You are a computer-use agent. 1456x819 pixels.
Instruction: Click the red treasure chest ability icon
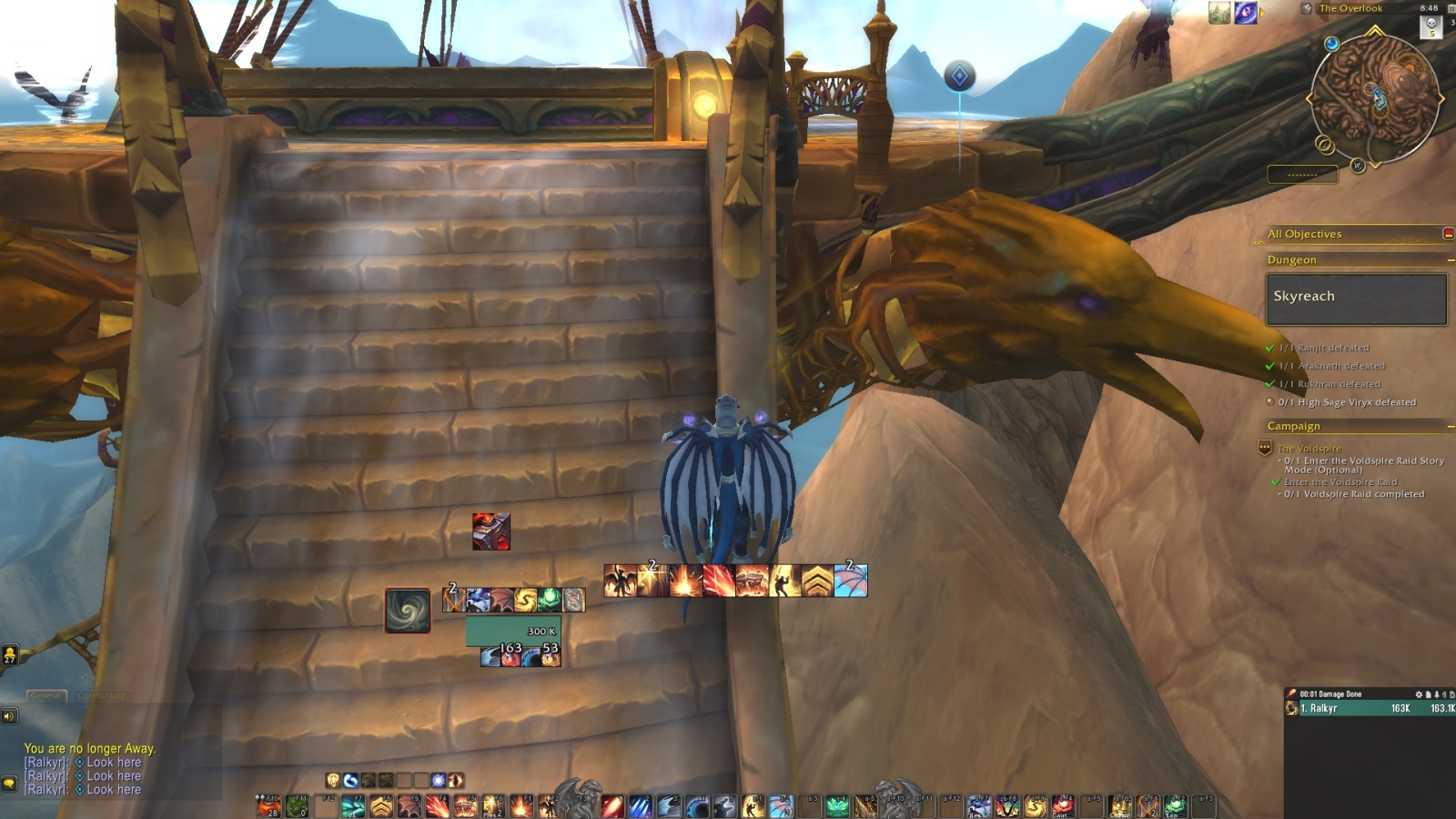(490, 532)
